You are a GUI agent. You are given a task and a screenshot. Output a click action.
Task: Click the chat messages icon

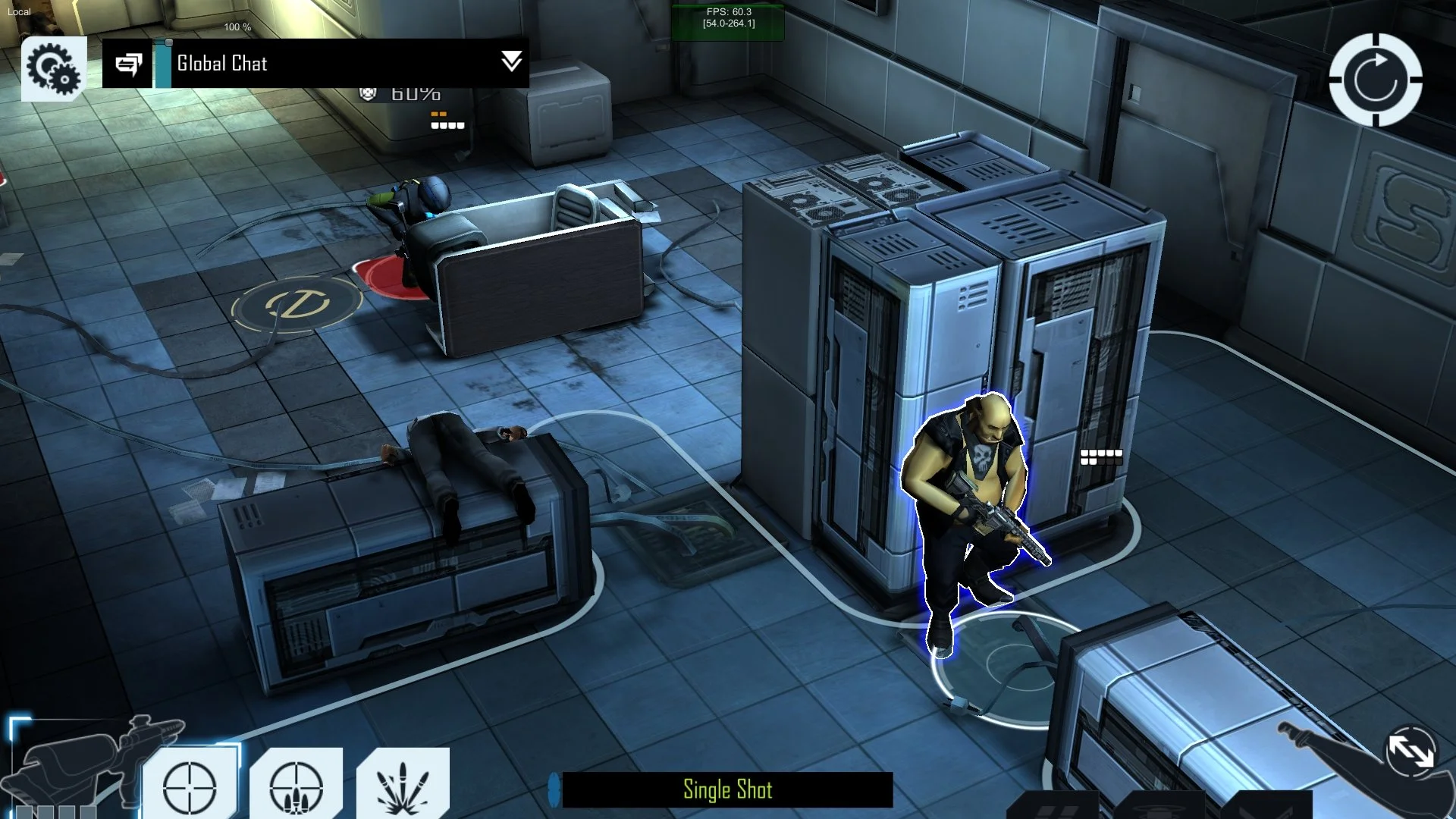pos(129,64)
